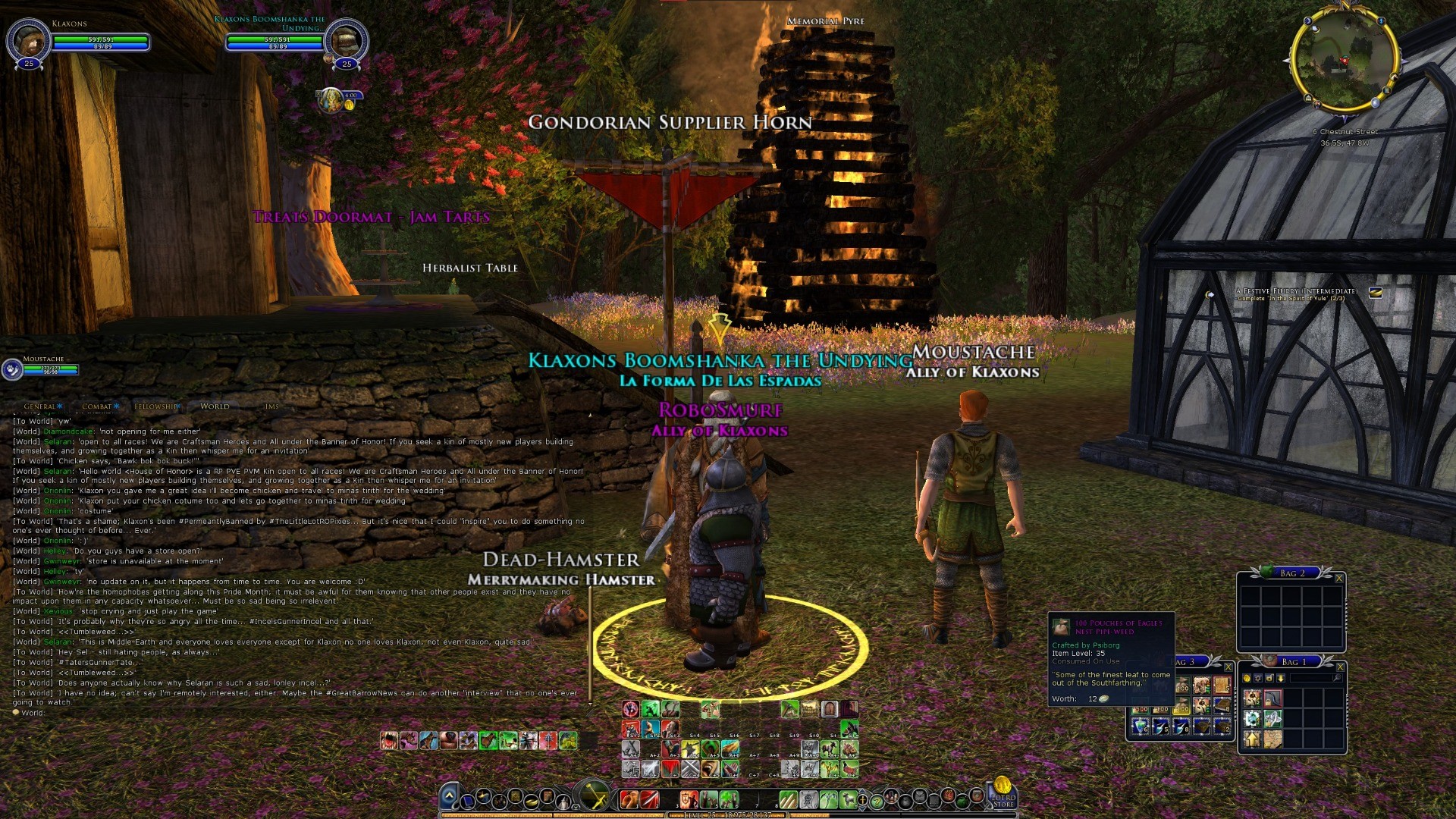This screenshot has width=1456, height=819.
Task: Select the Fellowship chat tab
Action: coord(155,406)
